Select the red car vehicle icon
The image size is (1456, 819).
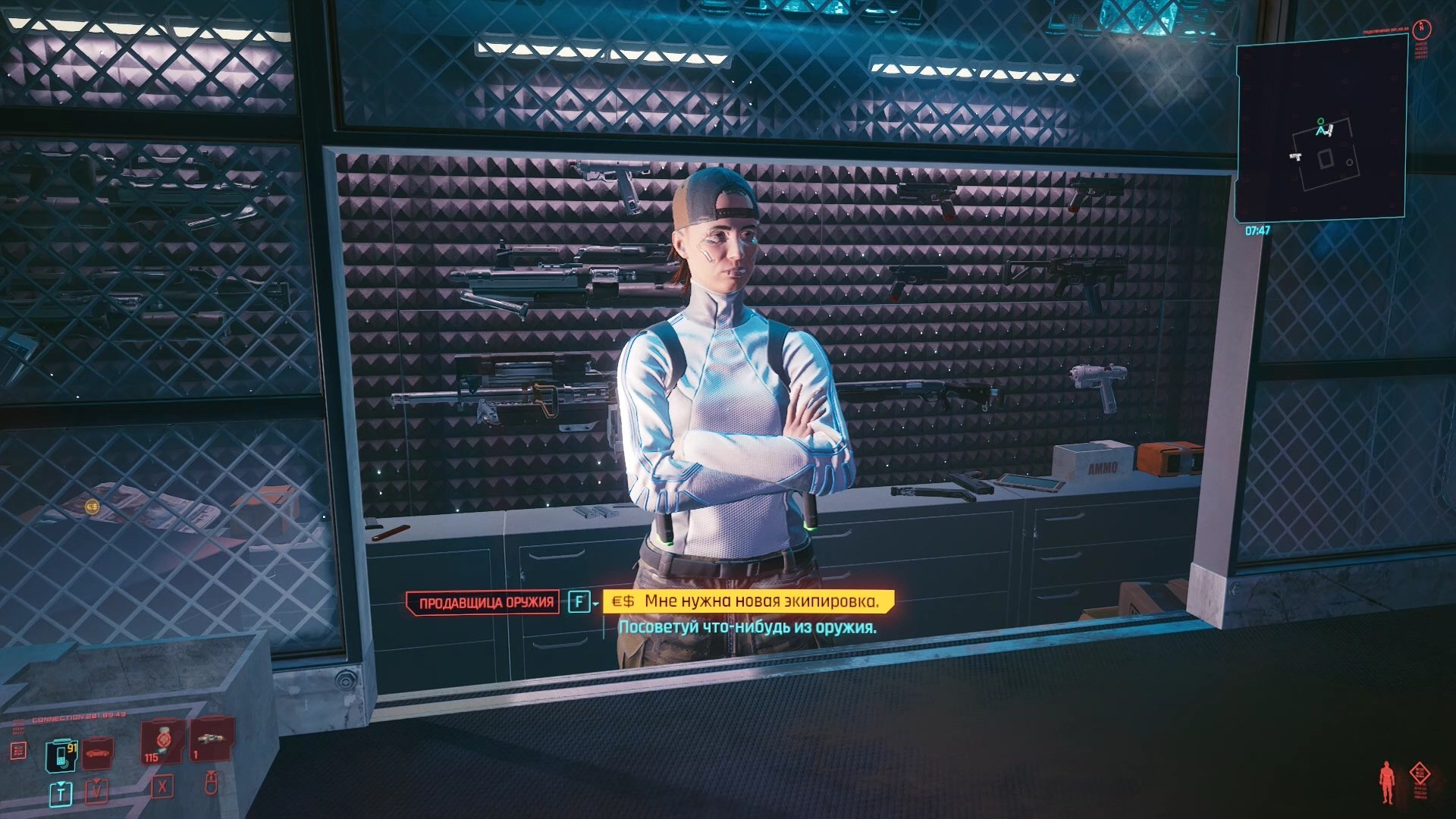(98, 753)
